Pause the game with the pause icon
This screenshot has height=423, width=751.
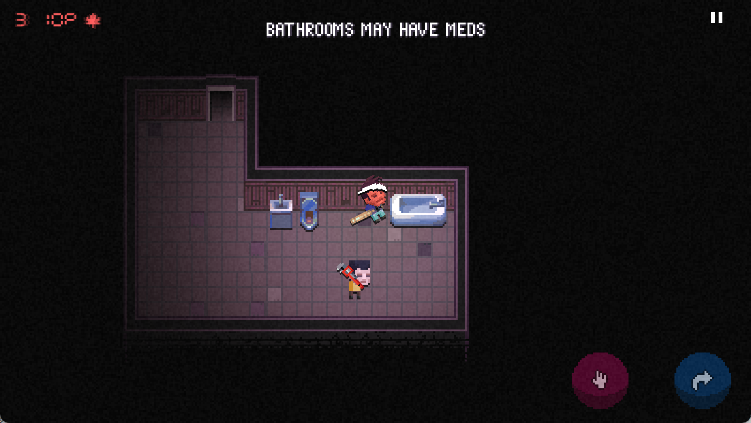coord(716,18)
